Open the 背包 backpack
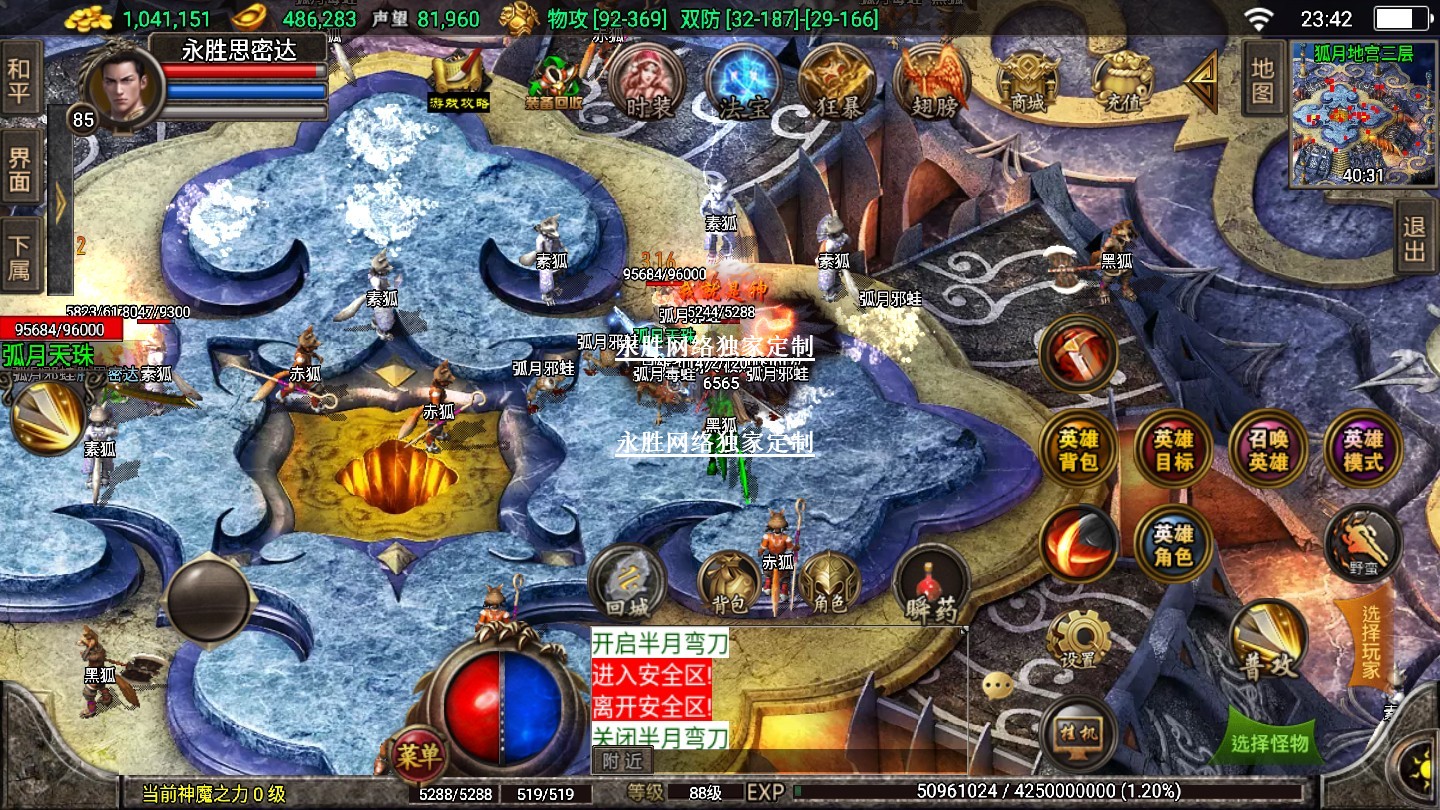This screenshot has width=1440, height=810. click(x=729, y=583)
